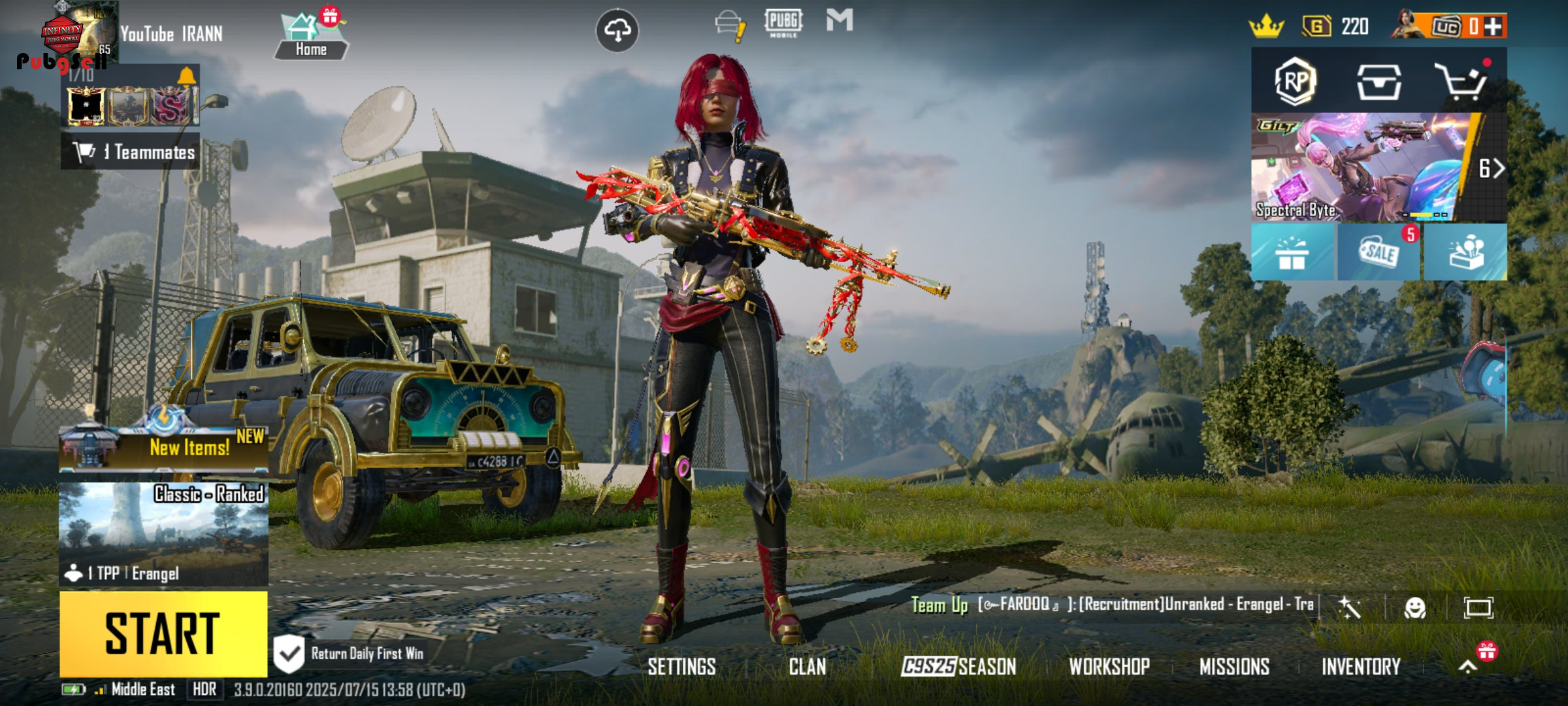Open the INVENTORY
The height and width of the screenshot is (706, 1568).
1361,667
